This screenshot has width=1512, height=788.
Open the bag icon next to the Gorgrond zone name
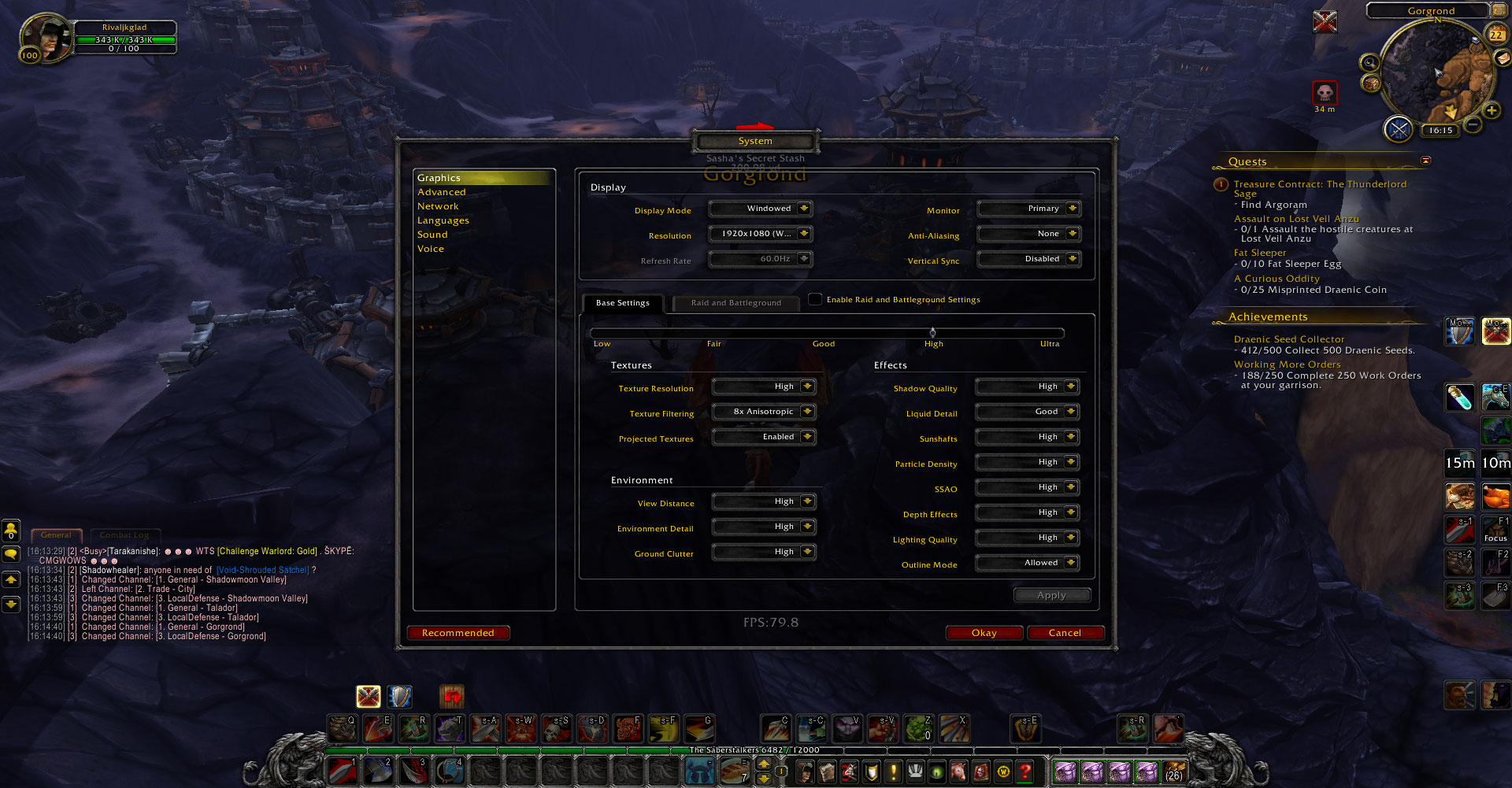point(1499,10)
